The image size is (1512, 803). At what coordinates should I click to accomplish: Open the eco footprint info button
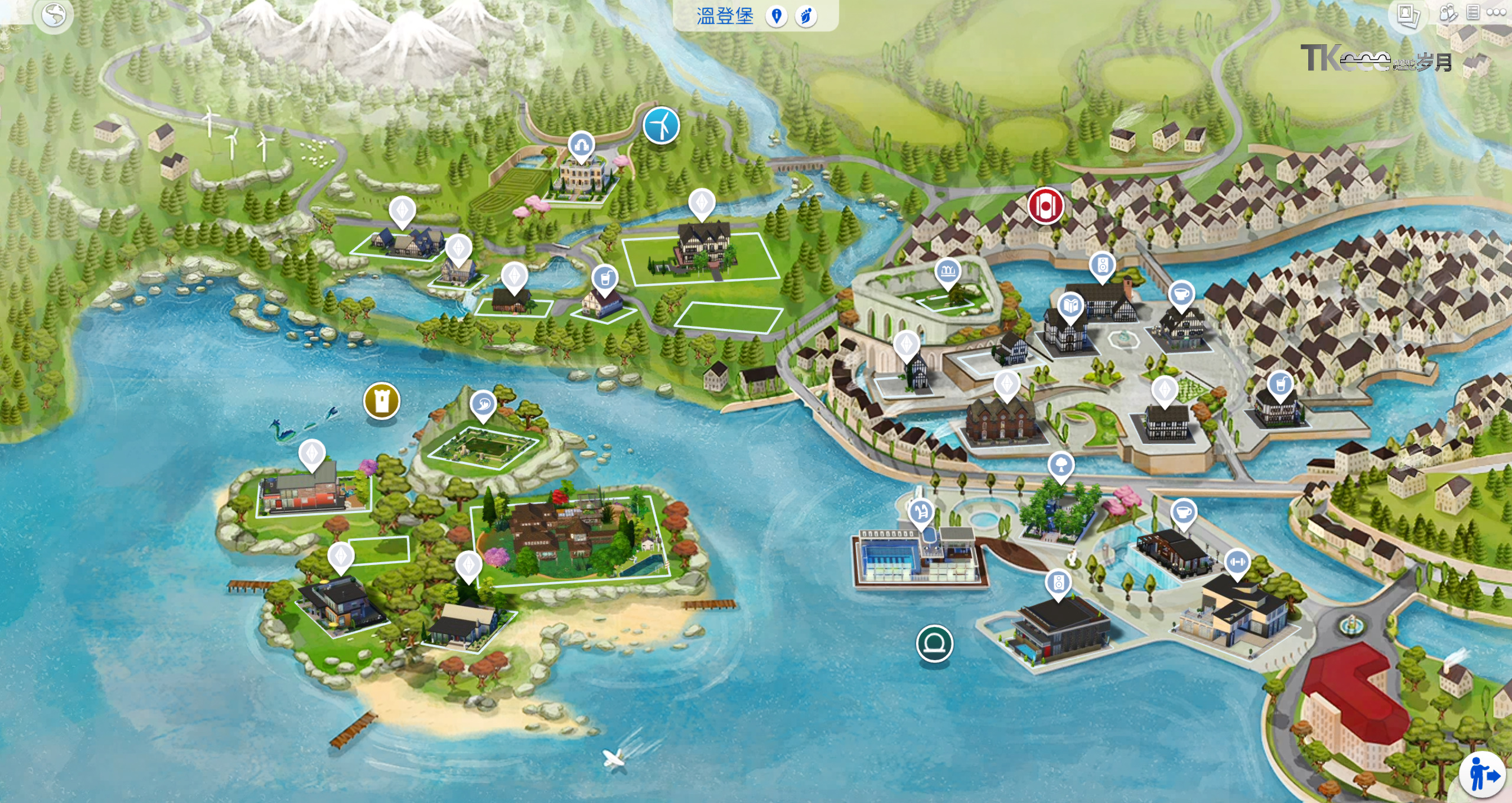(806, 17)
